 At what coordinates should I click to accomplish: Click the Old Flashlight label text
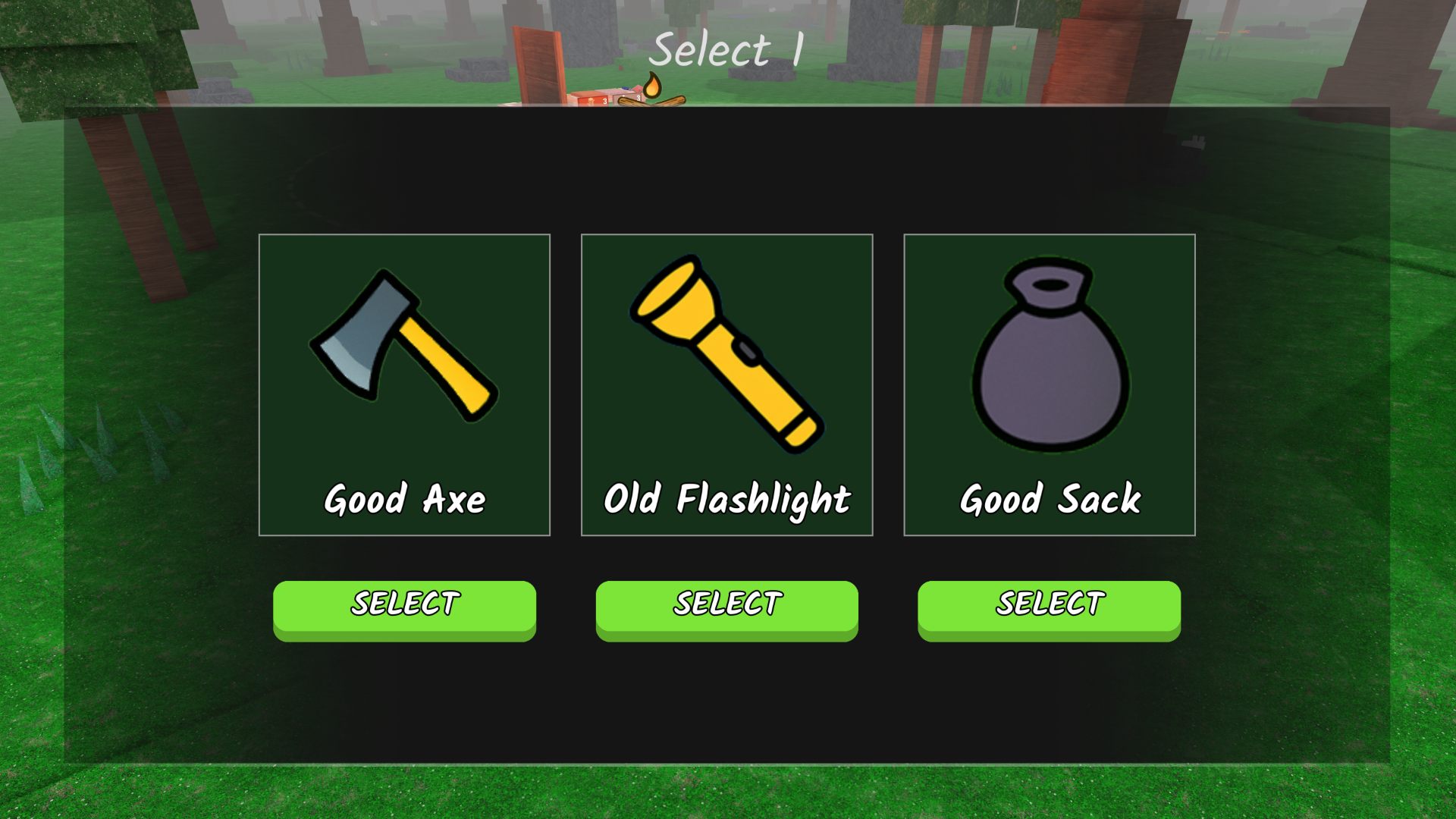pyautogui.click(x=727, y=499)
